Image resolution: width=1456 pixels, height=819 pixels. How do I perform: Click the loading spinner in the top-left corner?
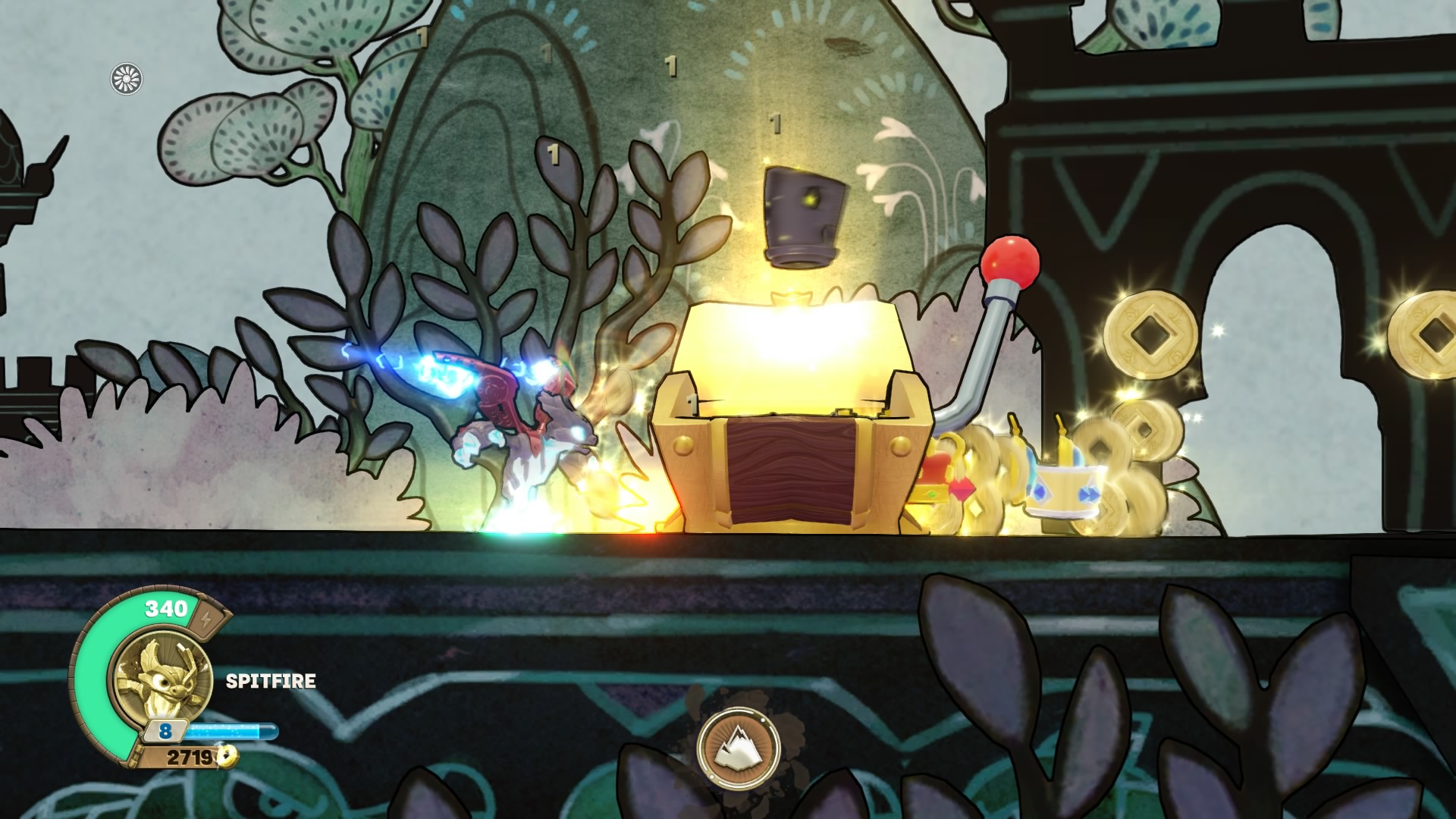pos(126,78)
